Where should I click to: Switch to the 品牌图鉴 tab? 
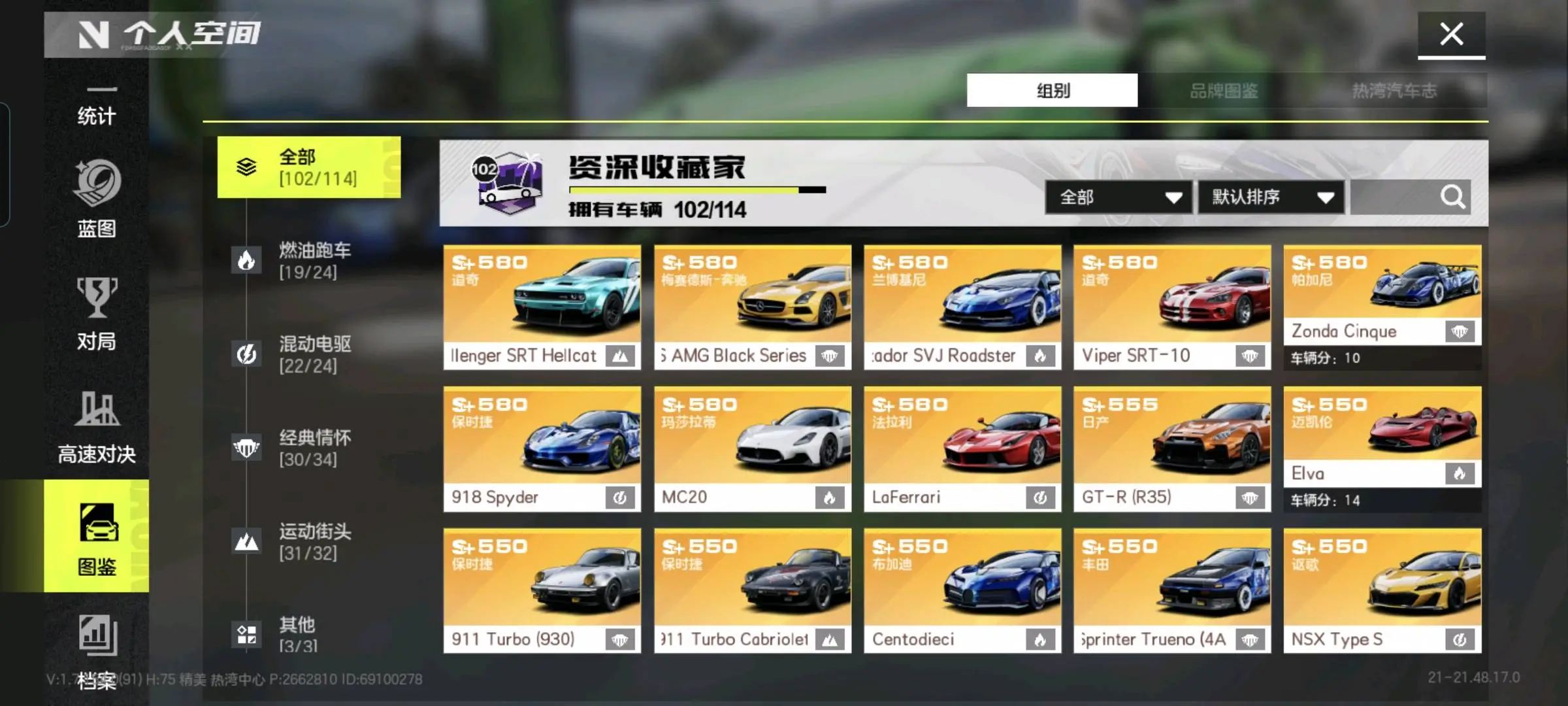(1223, 90)
